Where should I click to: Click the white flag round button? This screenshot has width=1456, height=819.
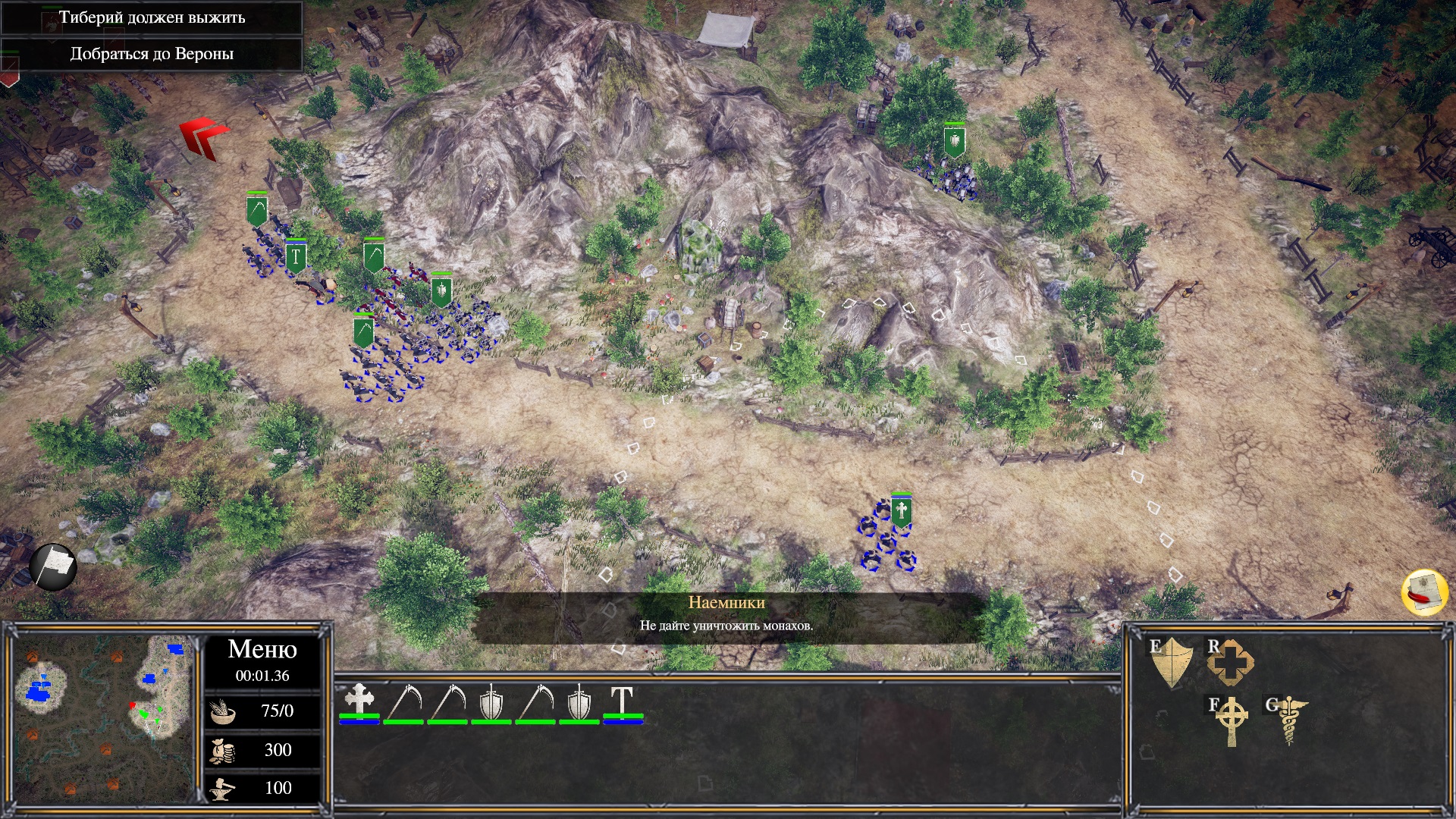(53, 566)
